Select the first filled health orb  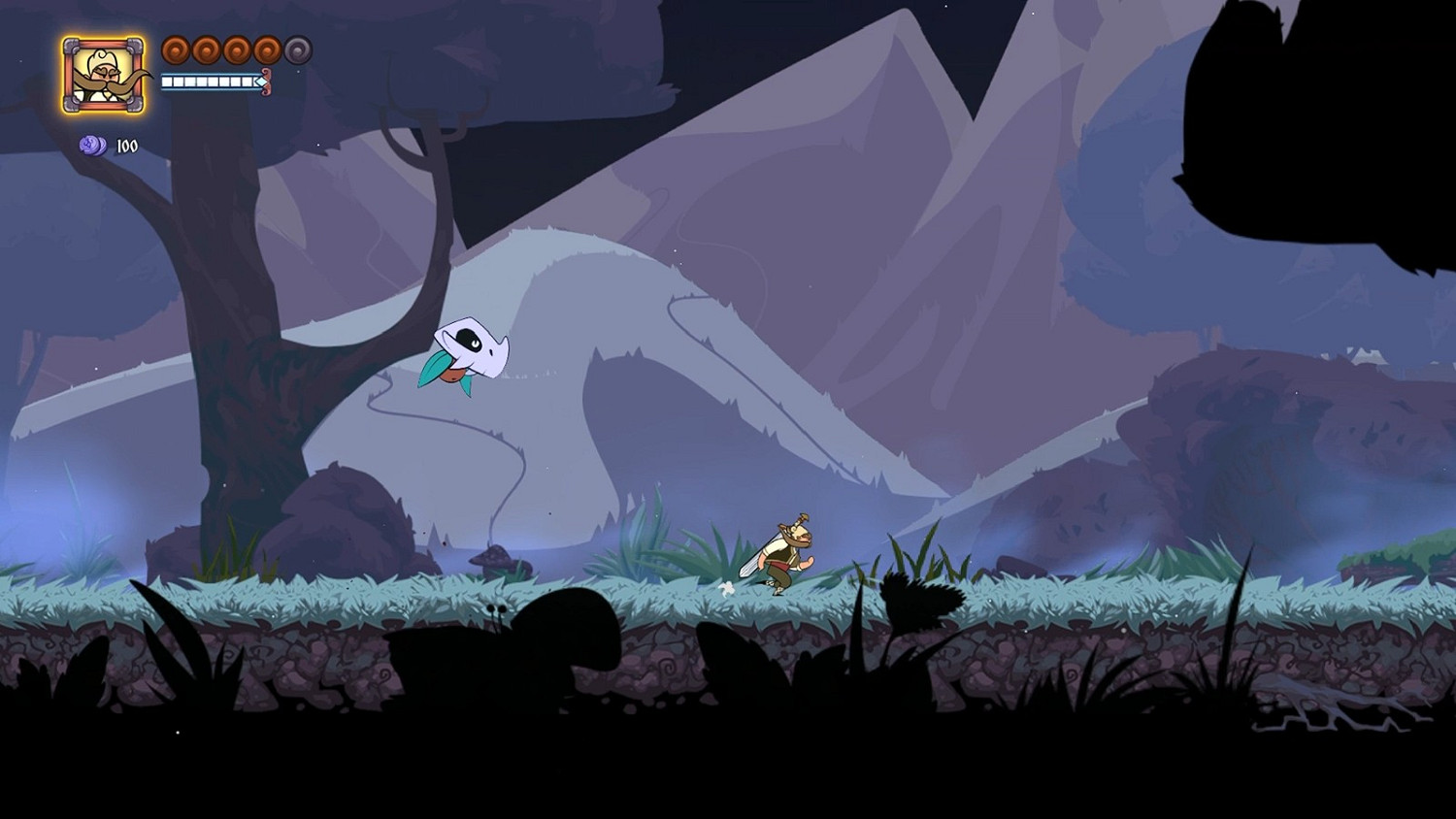176,50
